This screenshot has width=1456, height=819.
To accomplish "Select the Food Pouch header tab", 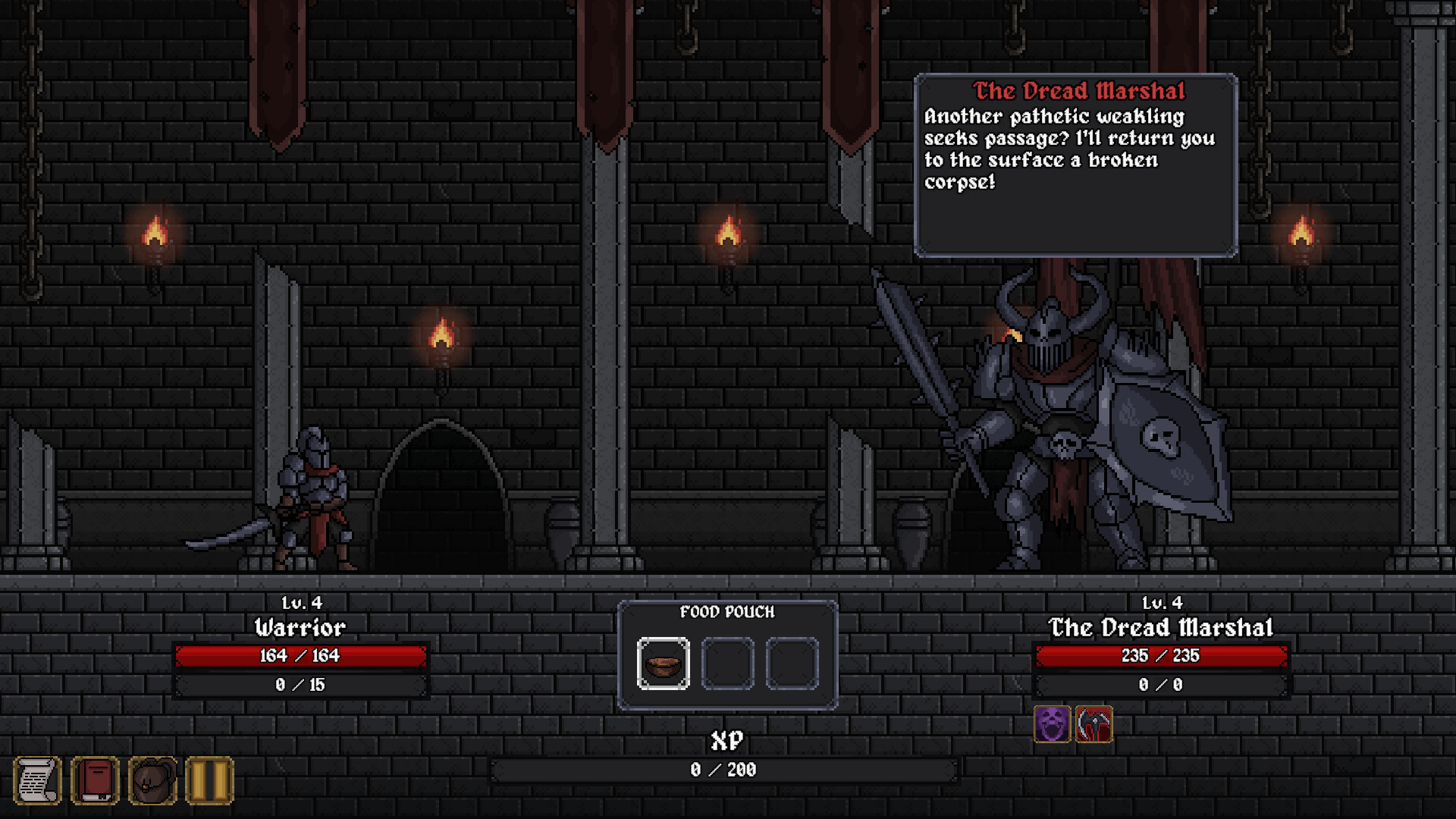I will point(728,612).
